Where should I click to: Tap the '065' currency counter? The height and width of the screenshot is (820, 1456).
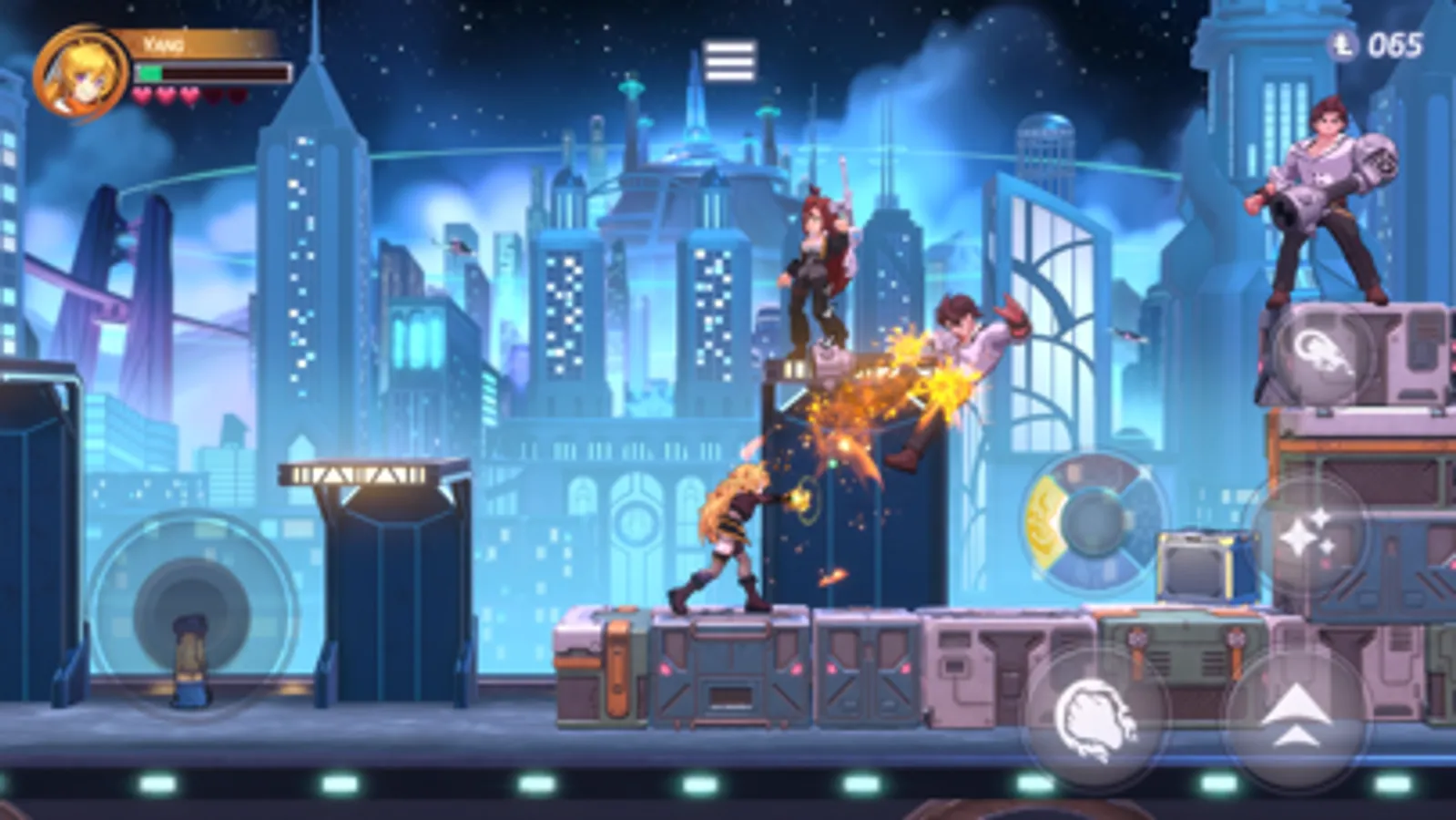[1395, 42]
